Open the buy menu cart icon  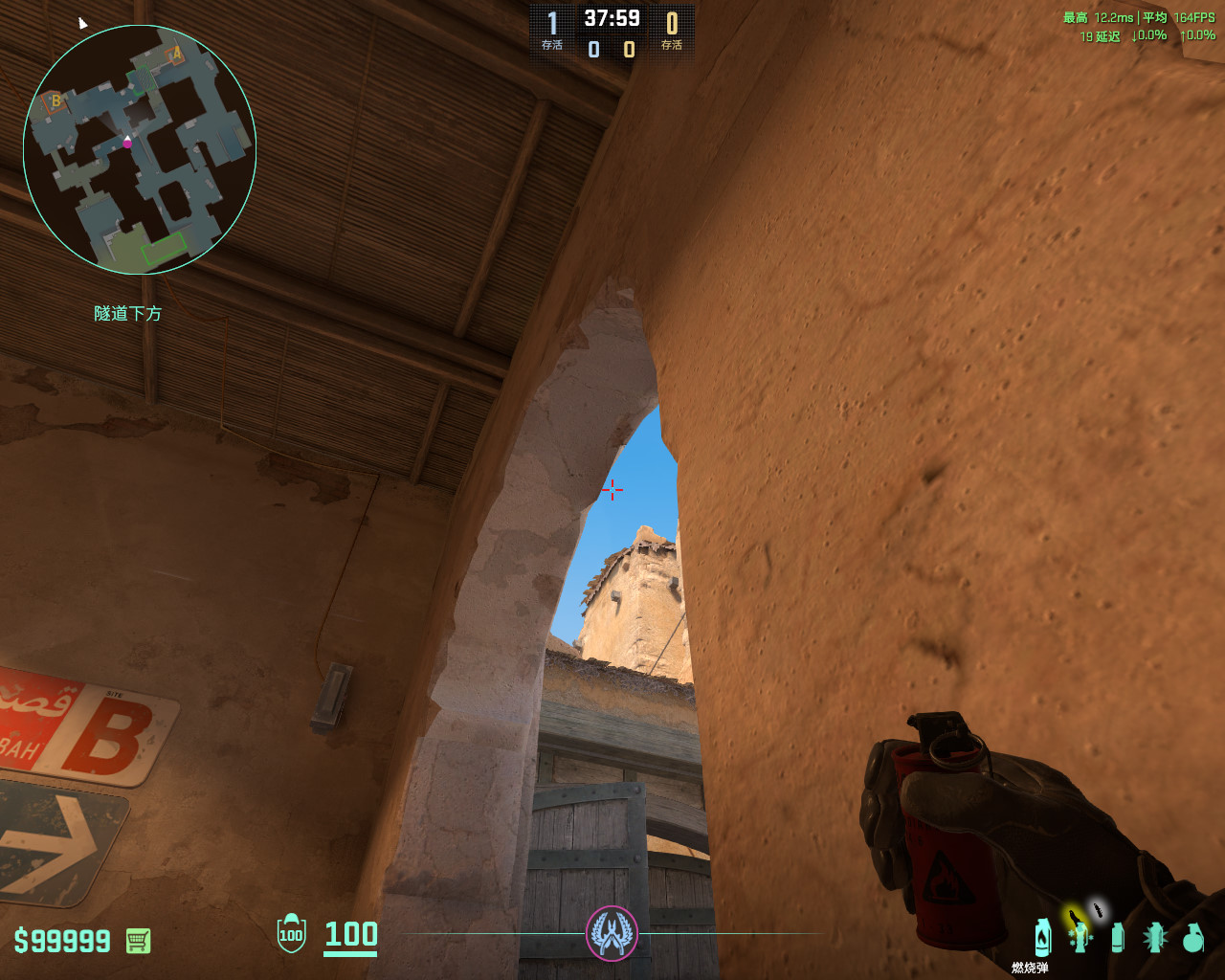pyautogui.click(x=138, y=941)
